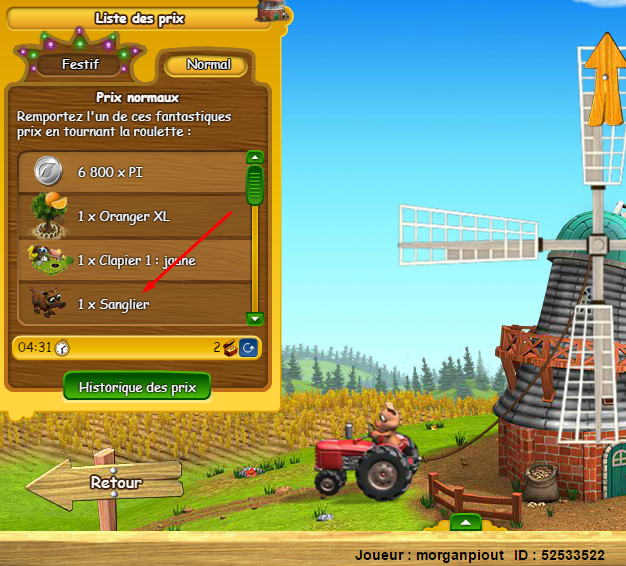This screenshot has height=566, width=626.
Task: Open the Historique des prix
Action: pyautogui.click(x=137, y=387)
